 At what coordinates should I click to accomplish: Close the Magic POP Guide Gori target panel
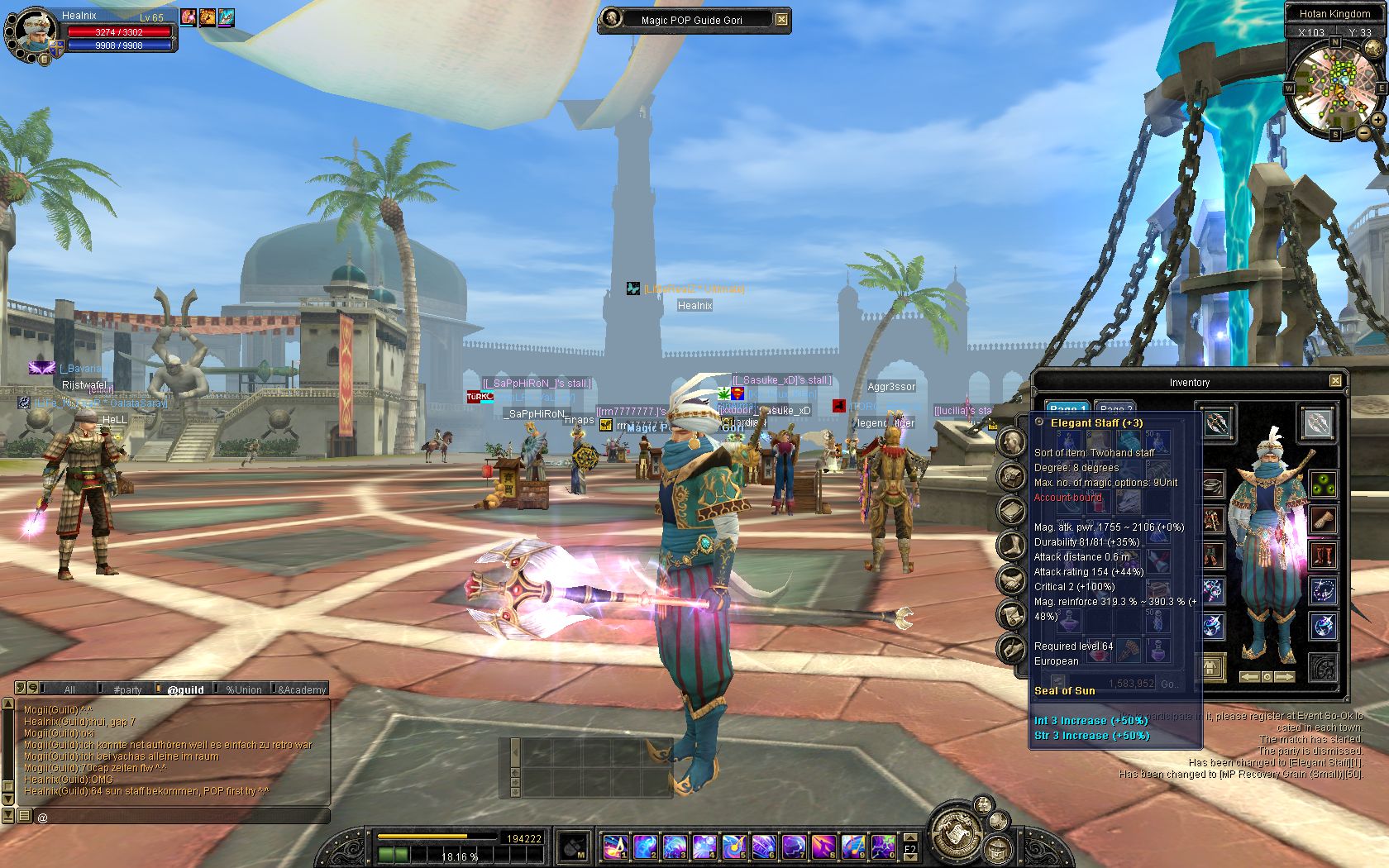[781, 20]
